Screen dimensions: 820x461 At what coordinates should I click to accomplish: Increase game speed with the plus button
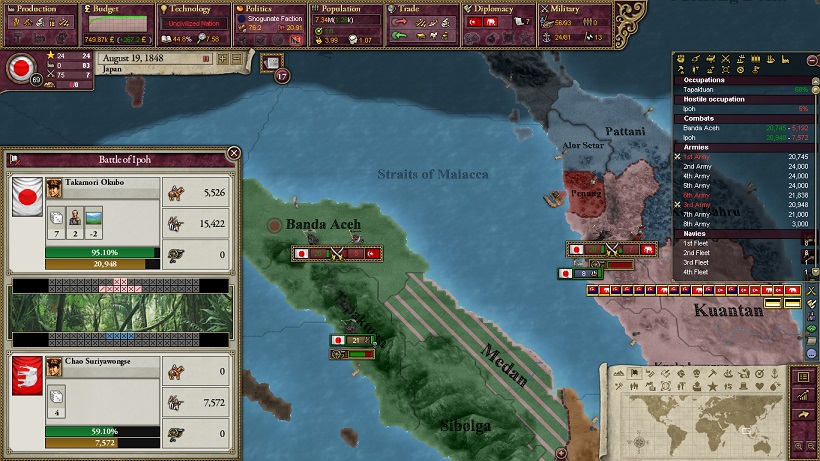224,59
